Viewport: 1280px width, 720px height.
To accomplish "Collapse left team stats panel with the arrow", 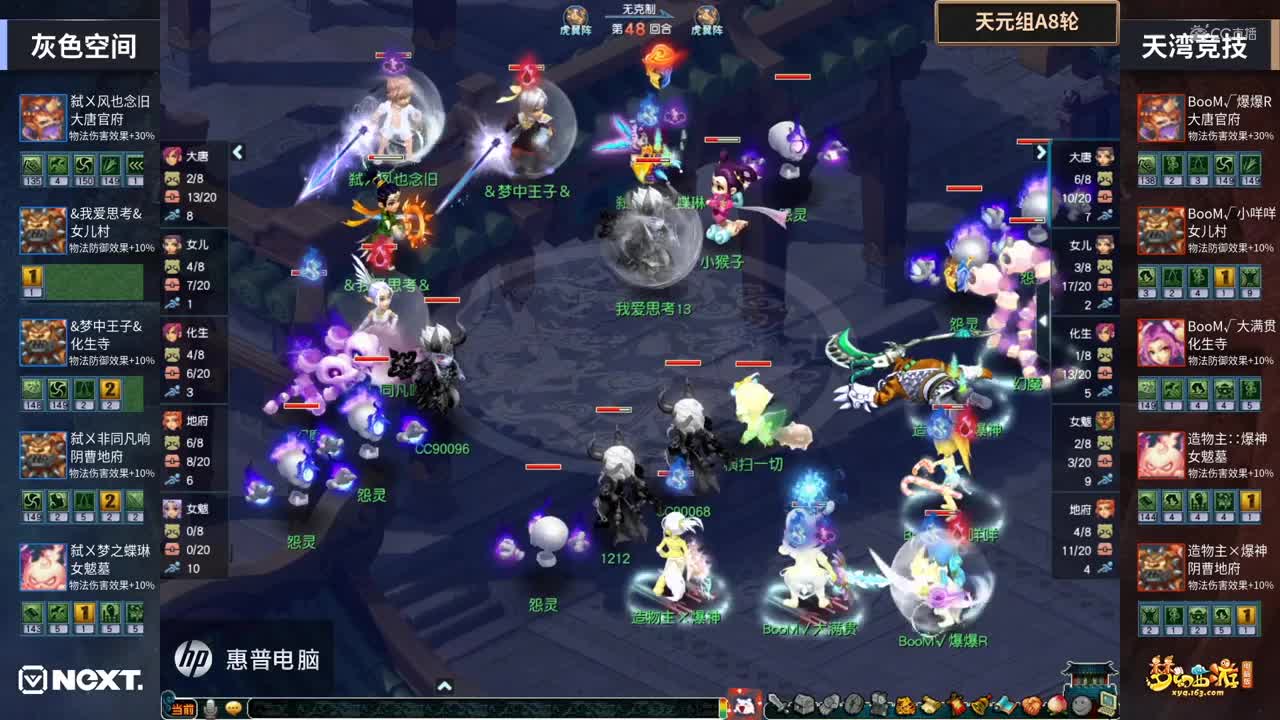I will (238, 153).
